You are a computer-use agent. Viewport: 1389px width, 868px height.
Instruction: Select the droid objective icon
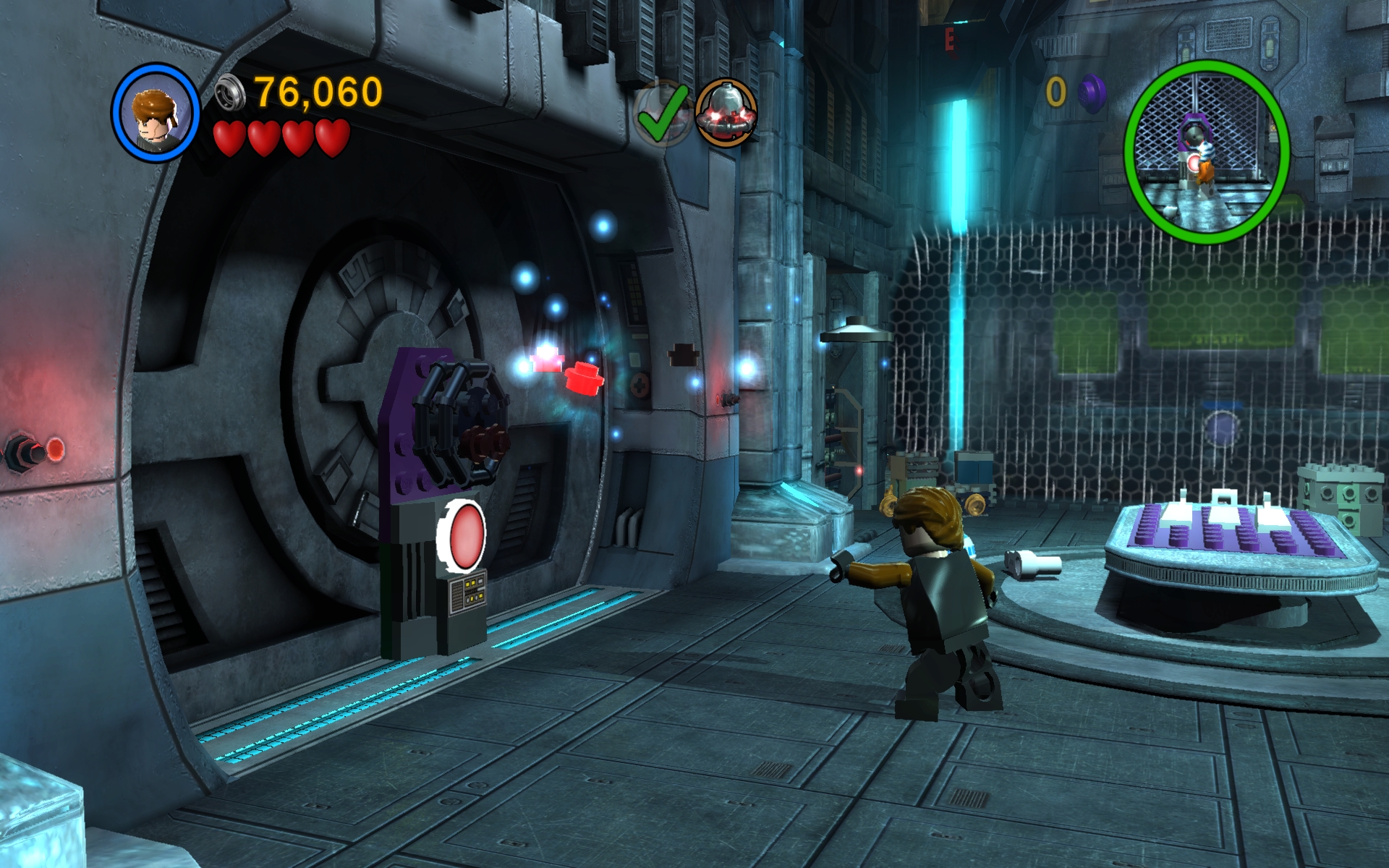726,113
